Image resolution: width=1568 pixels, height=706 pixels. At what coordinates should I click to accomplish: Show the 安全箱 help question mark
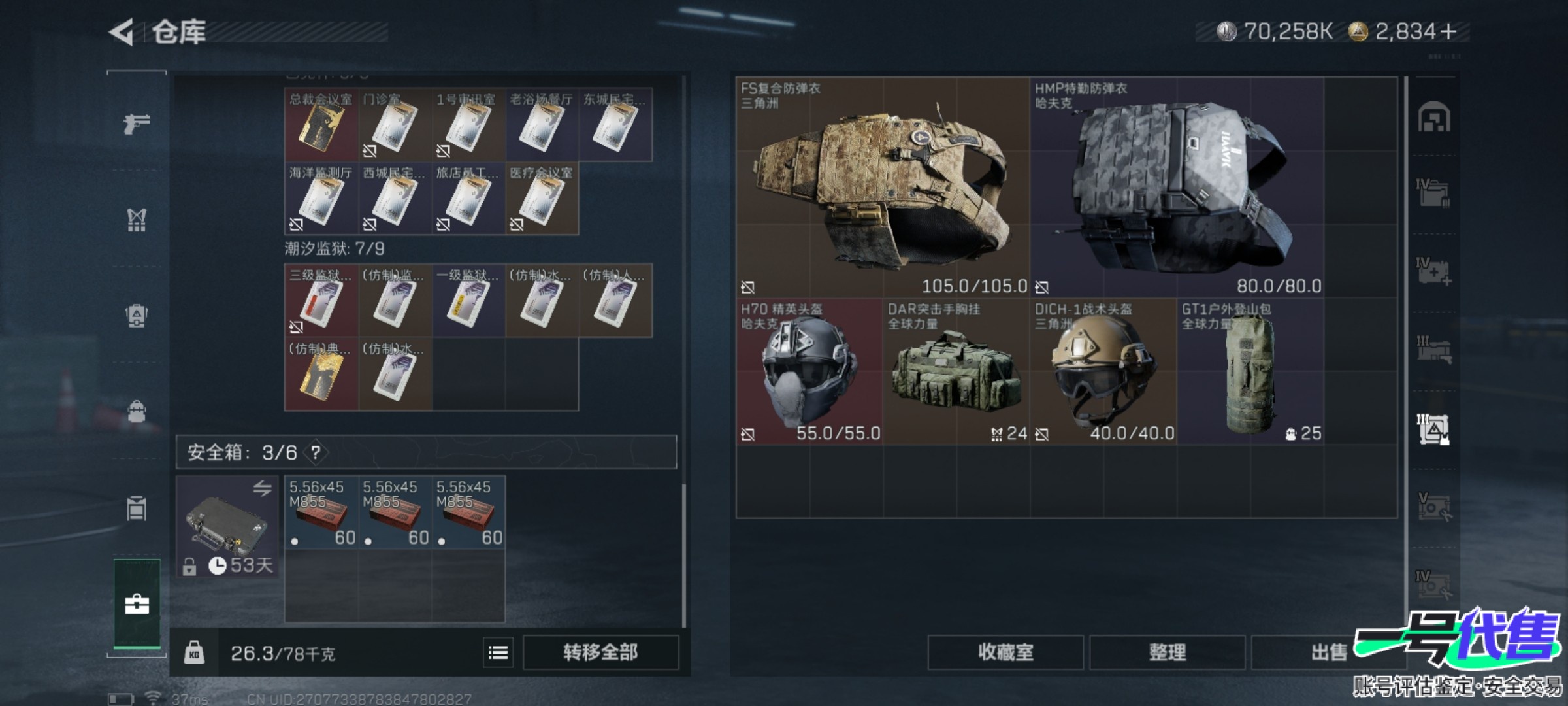(x=316, y=452)
